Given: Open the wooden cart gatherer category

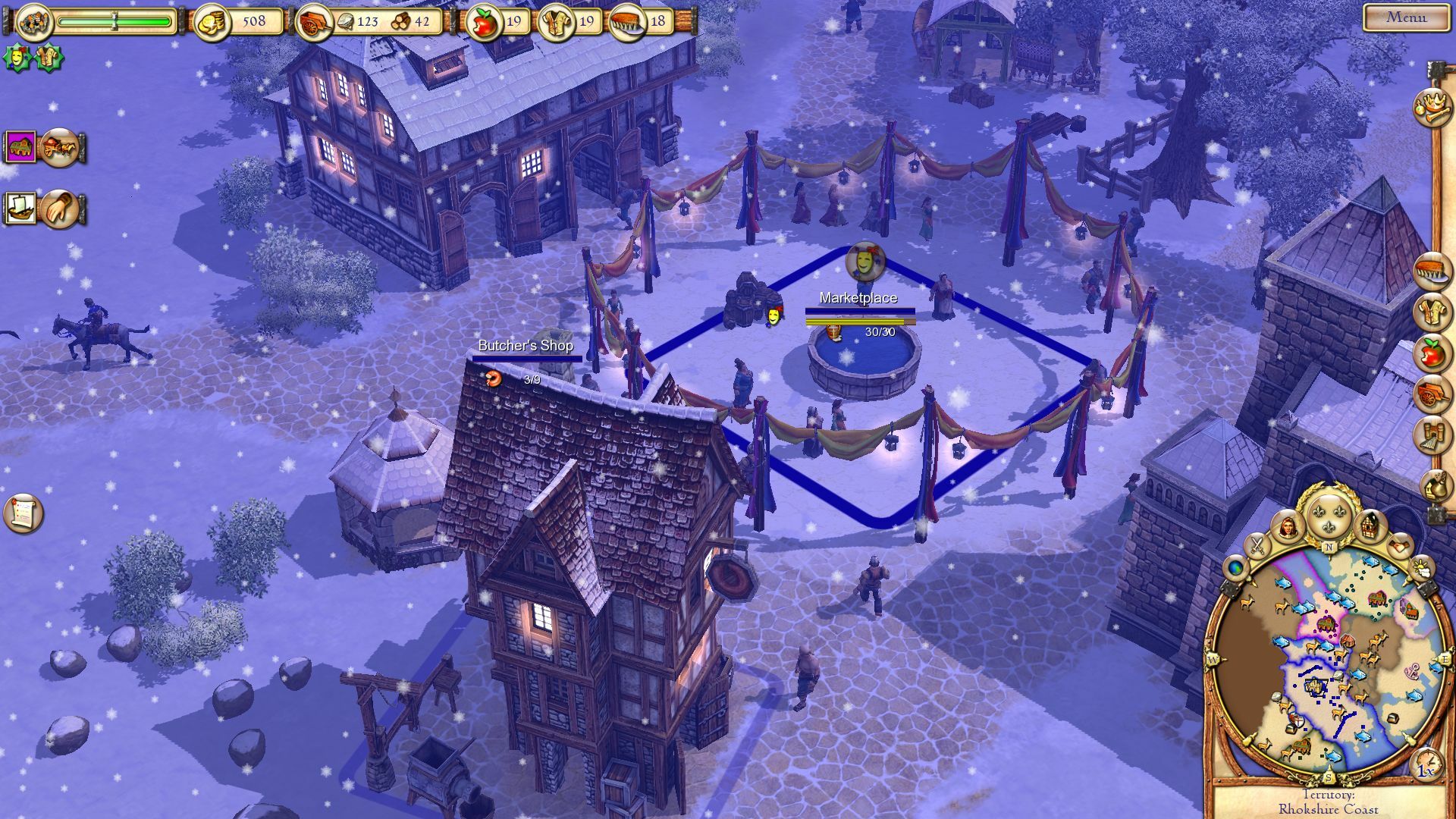Looking at the screenshot, I should [x=1431, y=394].
